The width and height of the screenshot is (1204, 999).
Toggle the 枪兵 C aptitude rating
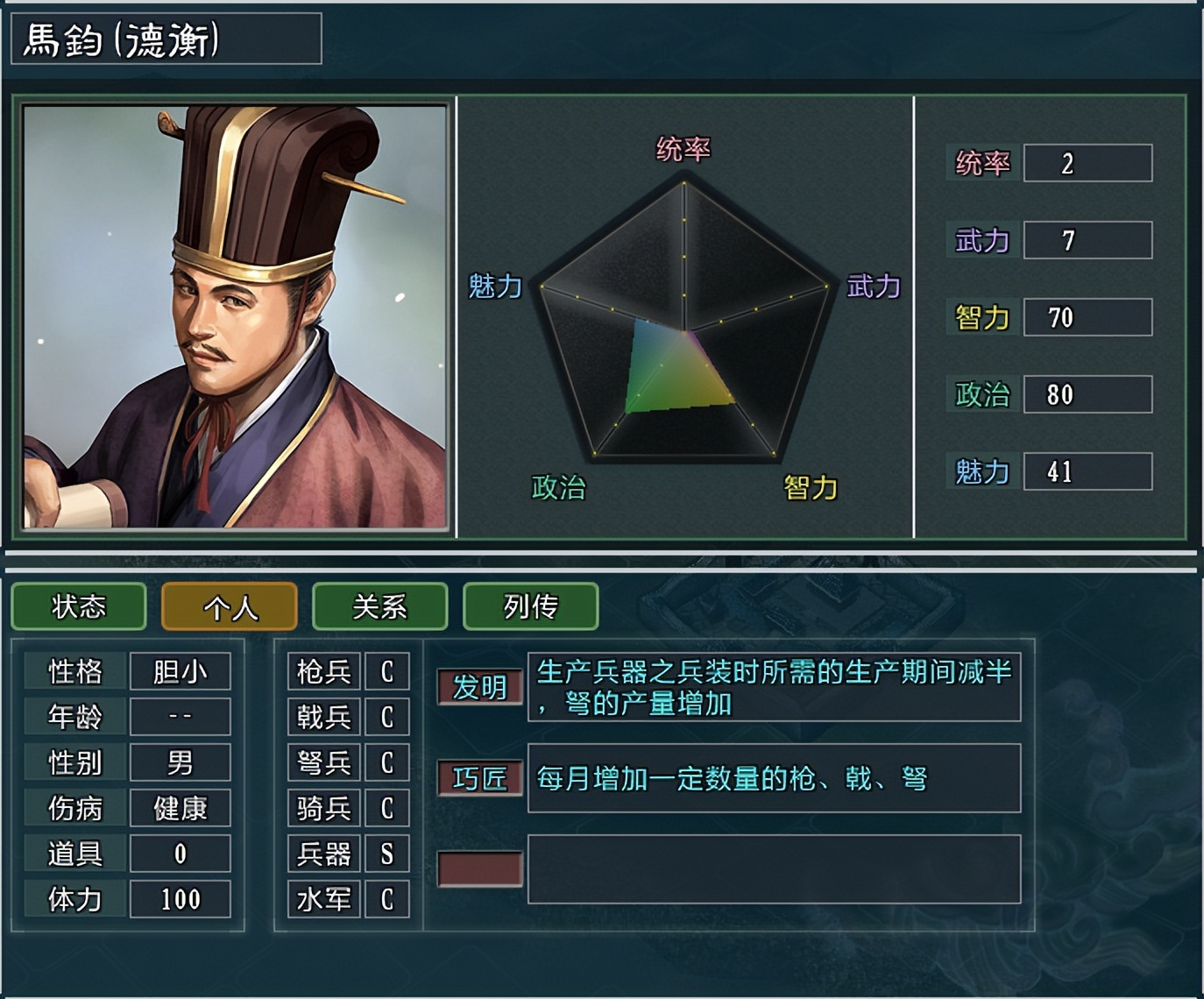pos(387,671)
